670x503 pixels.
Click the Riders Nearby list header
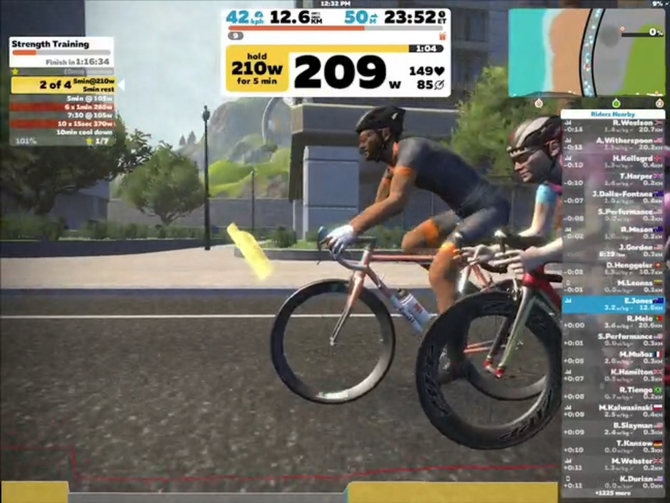[x=613, y=114]
